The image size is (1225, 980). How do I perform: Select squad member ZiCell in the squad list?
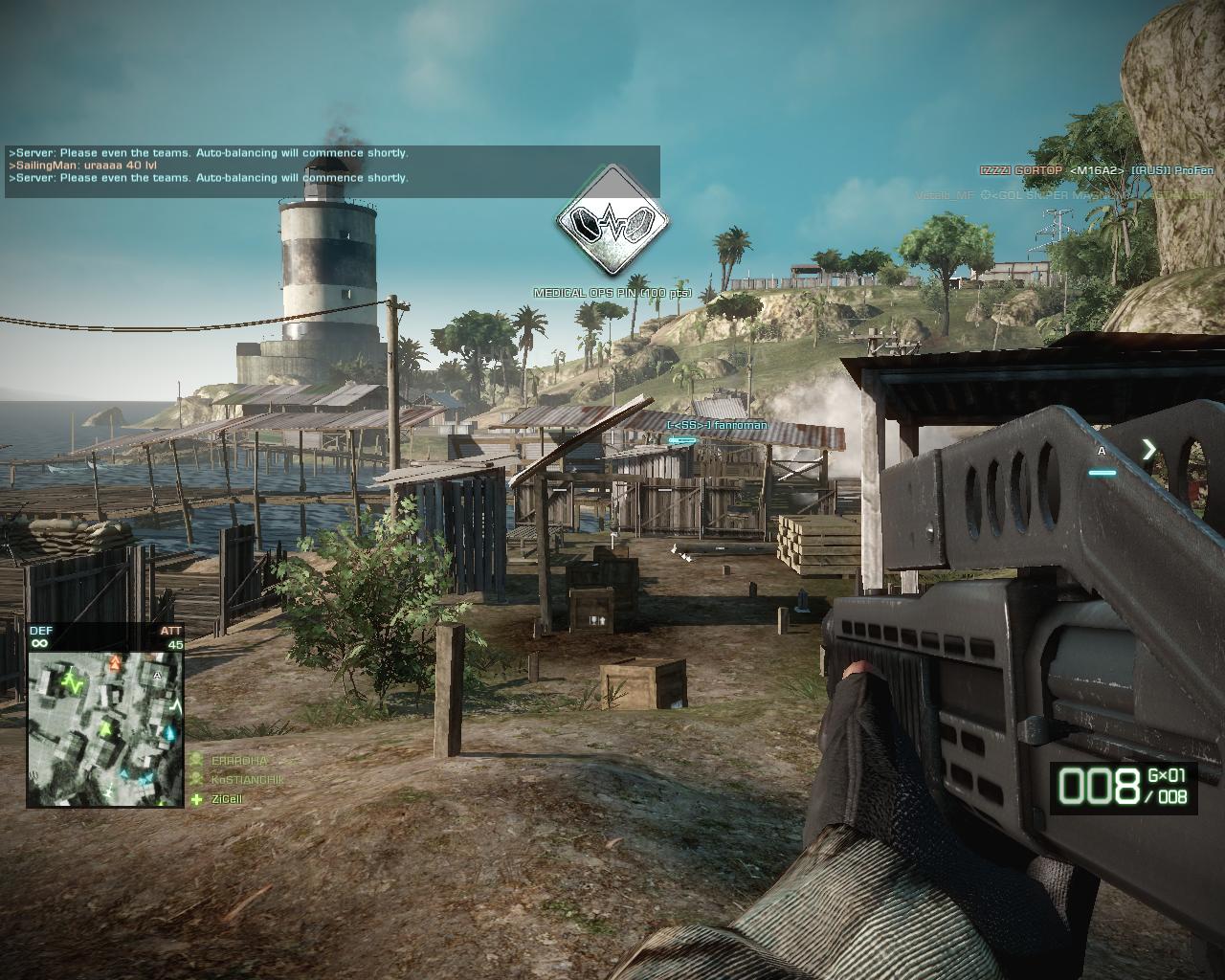[x=226, y=799]
